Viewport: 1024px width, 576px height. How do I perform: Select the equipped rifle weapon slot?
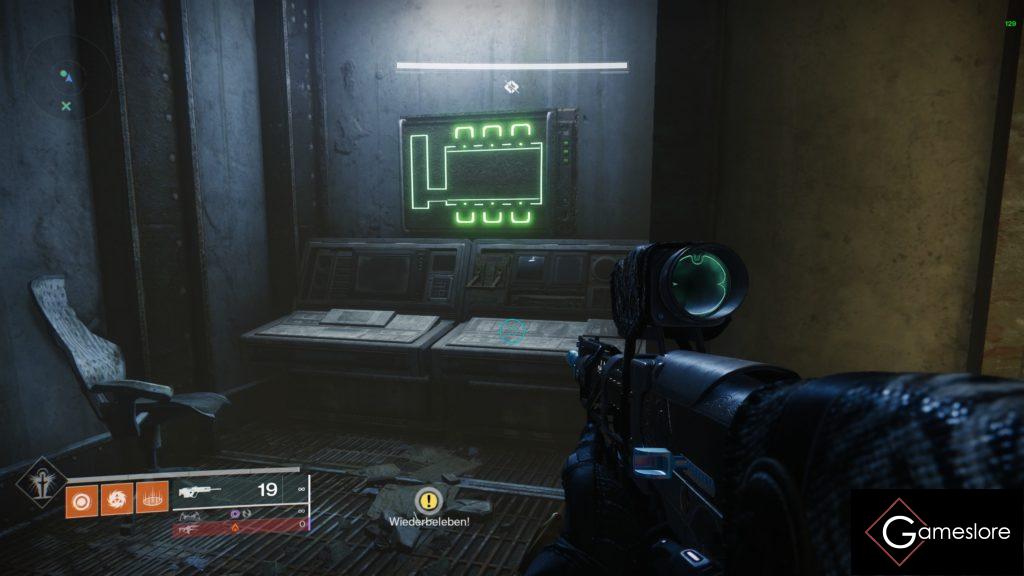[240, 492]
